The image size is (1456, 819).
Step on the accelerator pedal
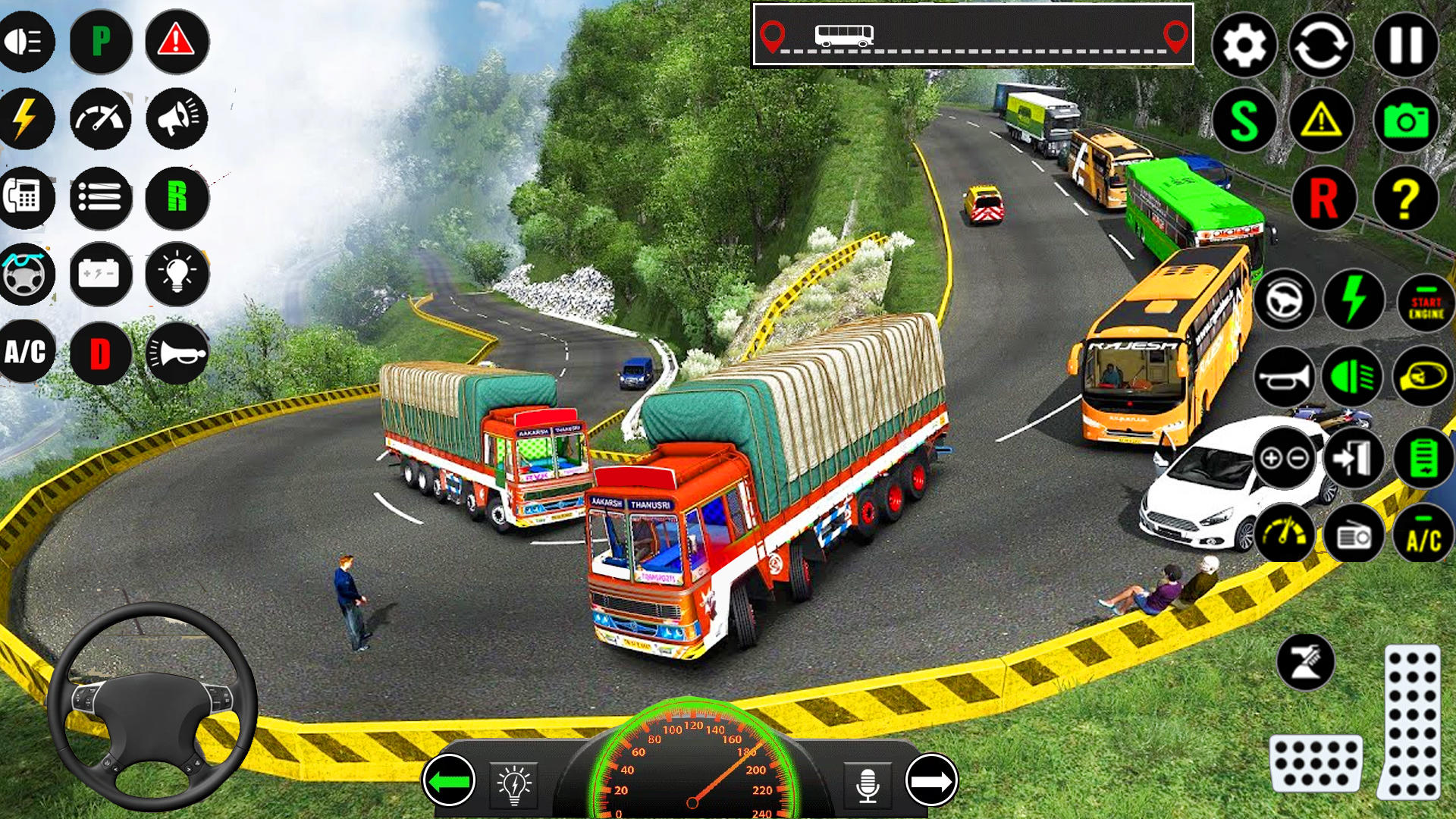(1411, 721)
